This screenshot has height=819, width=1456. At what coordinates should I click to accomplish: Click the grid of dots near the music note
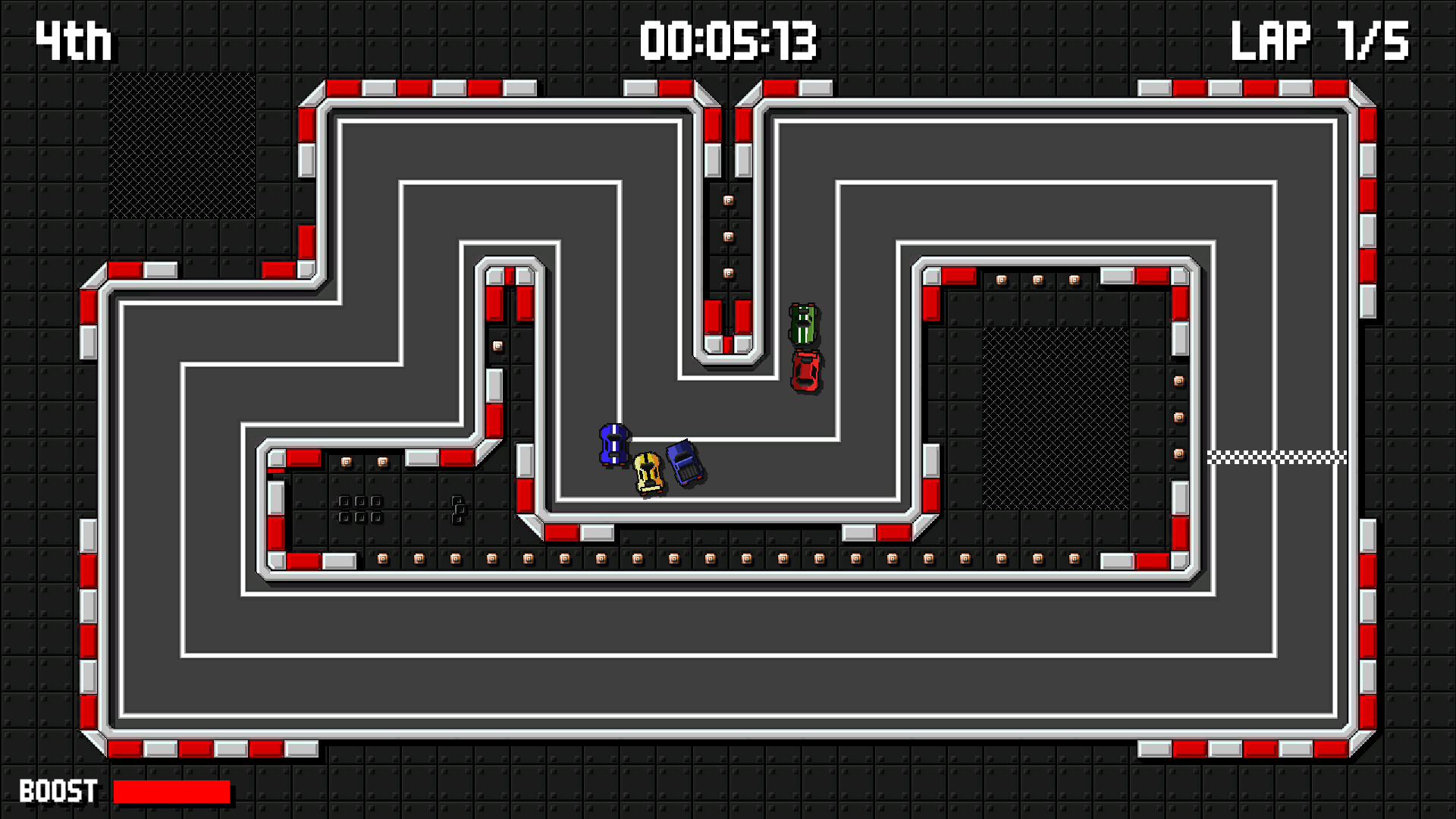[x=359, y=507]
